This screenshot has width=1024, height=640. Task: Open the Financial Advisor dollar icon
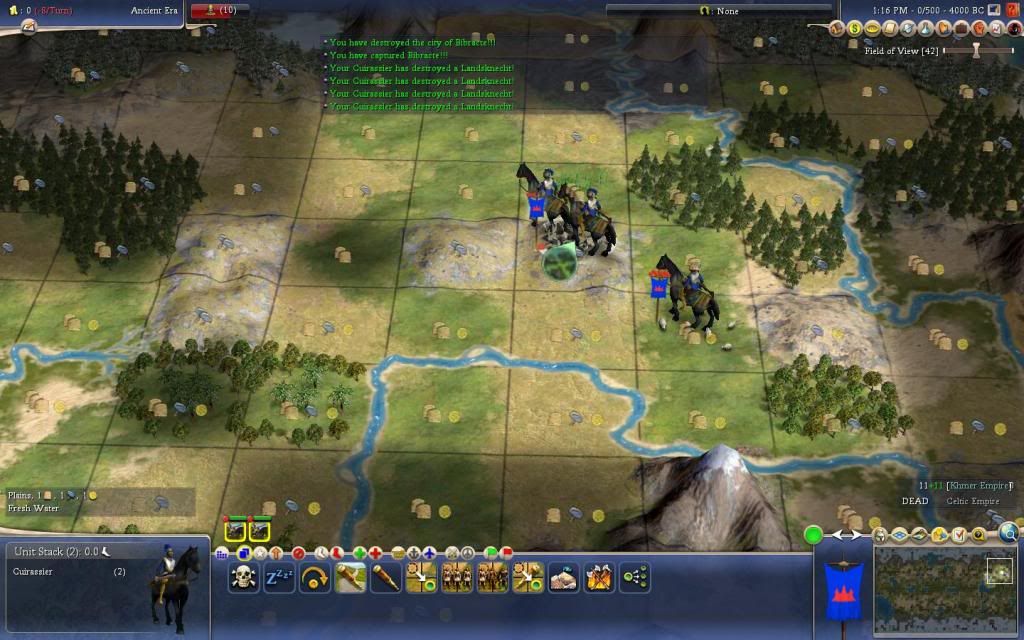pos(854,29)
